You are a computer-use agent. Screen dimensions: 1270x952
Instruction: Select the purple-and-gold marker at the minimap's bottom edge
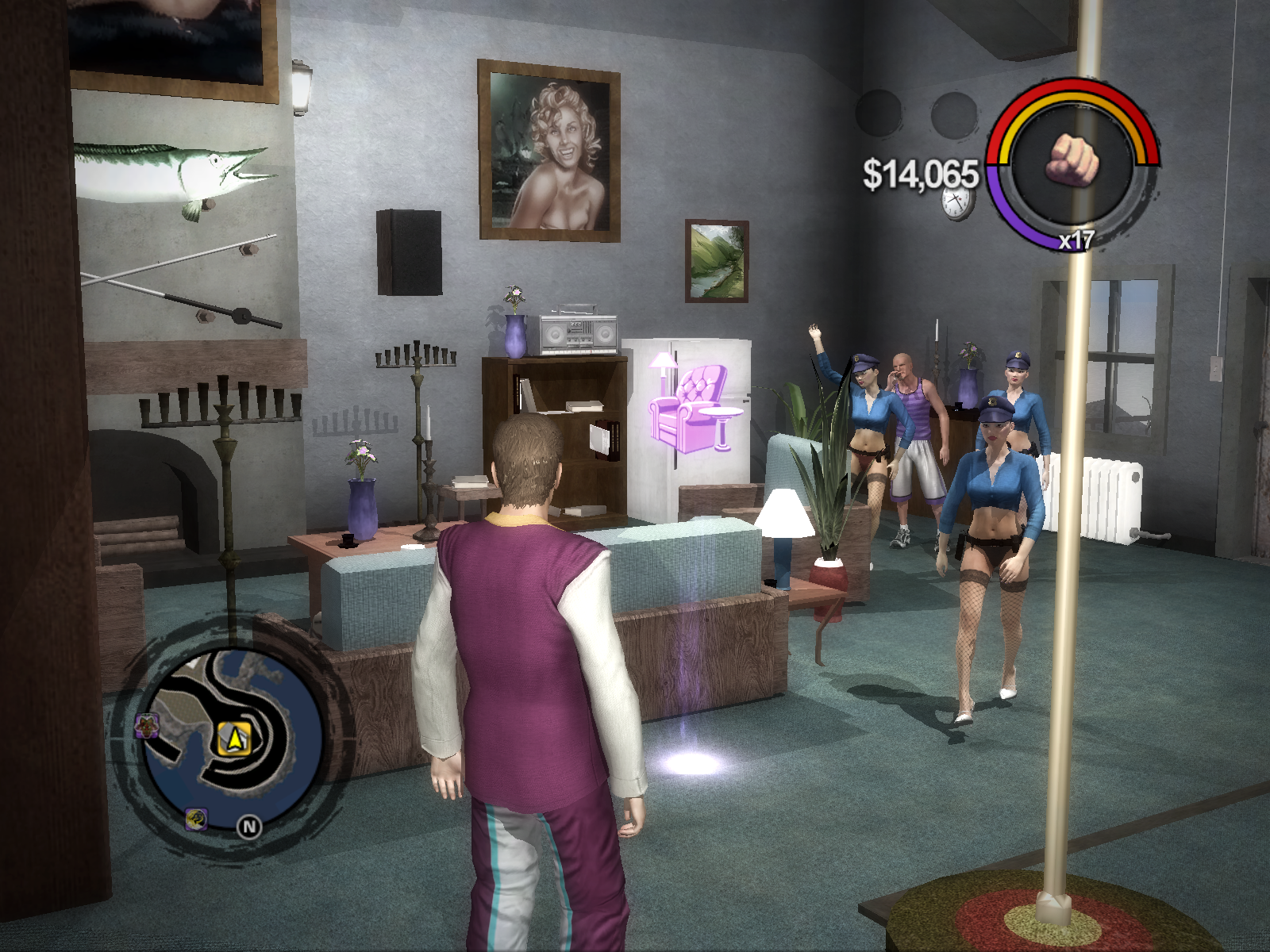(196, 818)
